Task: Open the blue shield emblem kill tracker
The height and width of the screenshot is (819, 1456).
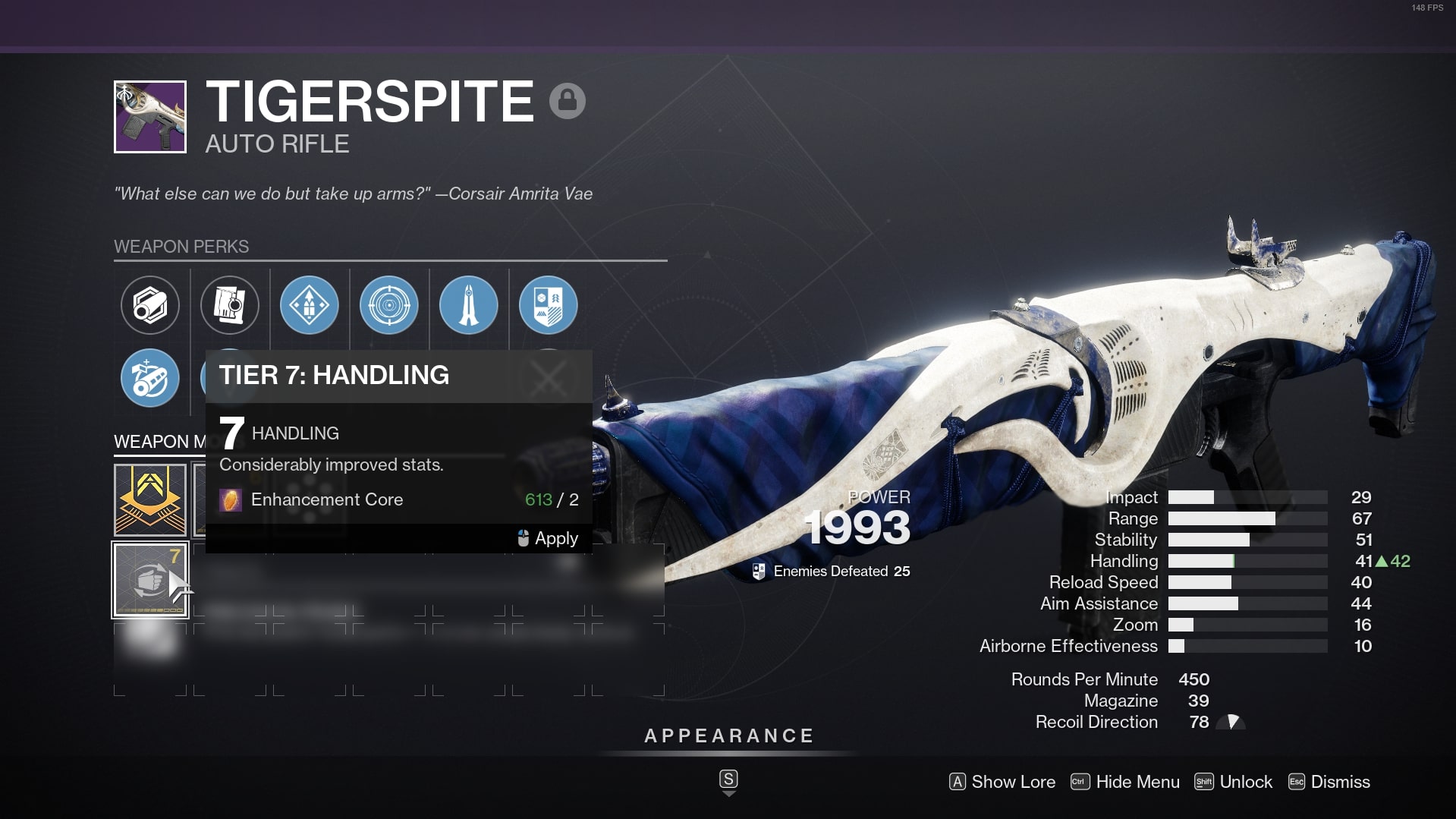Action: pyautogui.click(x=549, y=305)
